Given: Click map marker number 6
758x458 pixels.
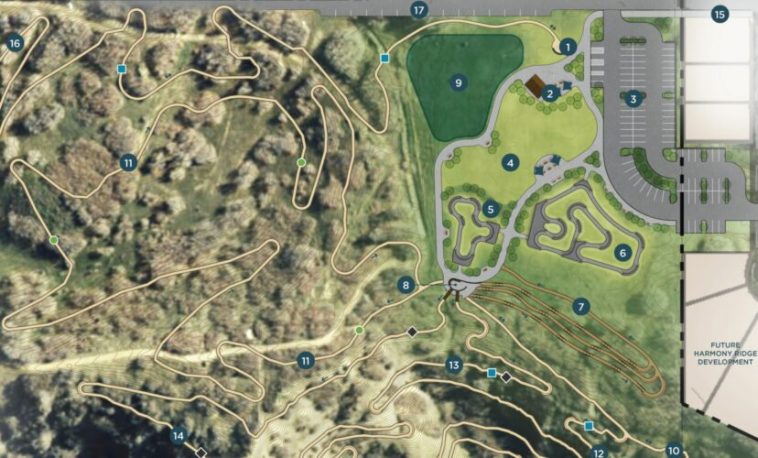Looking at the screenshot, I should [623, 253].
